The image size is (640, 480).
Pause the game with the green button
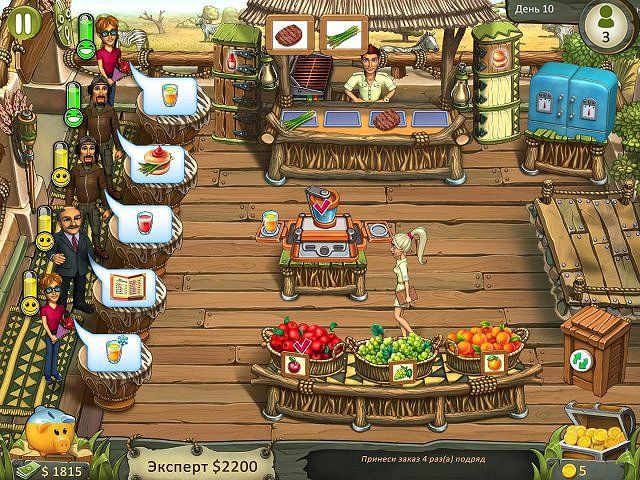tap(22, 21)
